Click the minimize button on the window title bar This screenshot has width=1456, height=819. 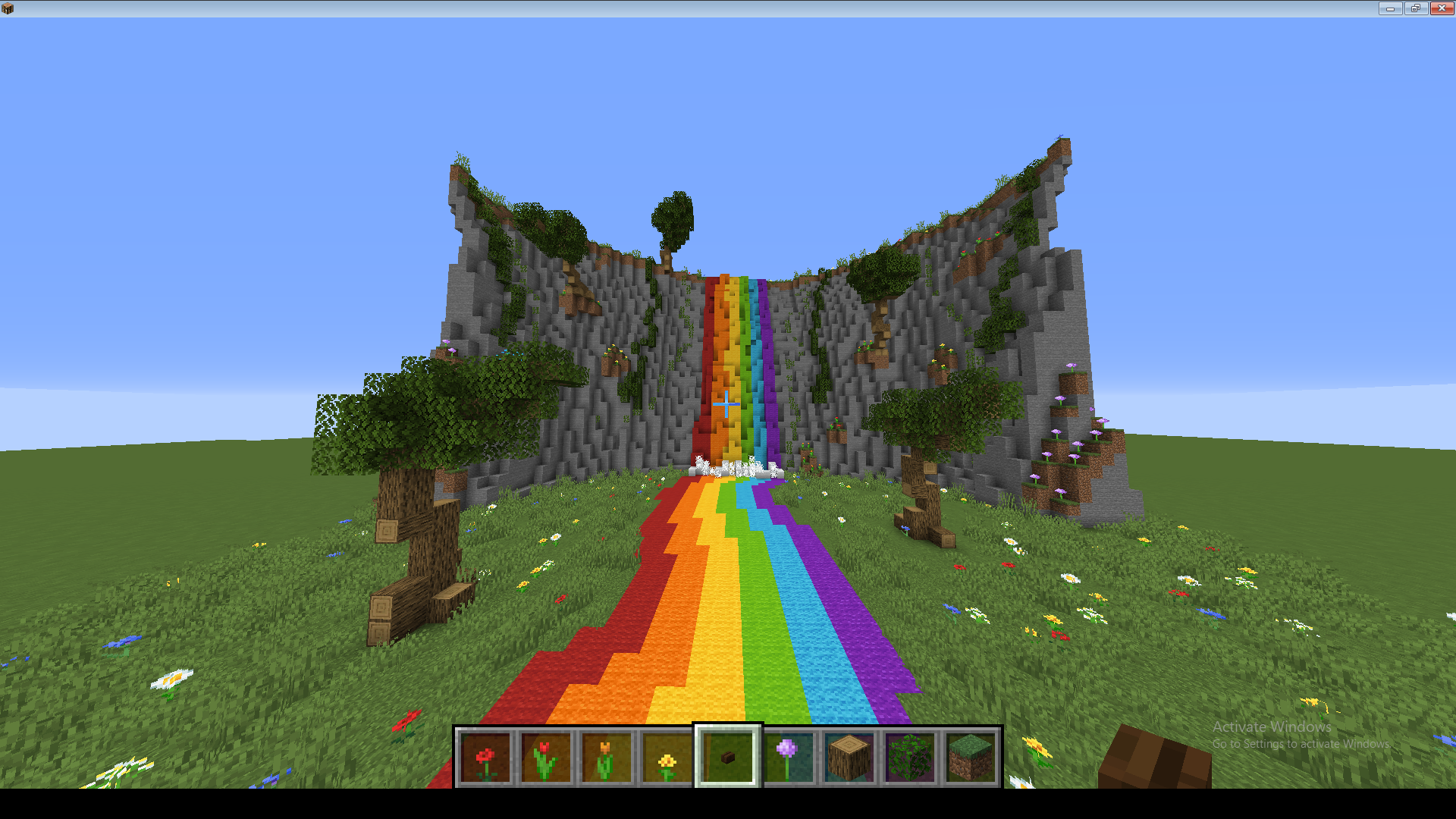coord(1390,8)
